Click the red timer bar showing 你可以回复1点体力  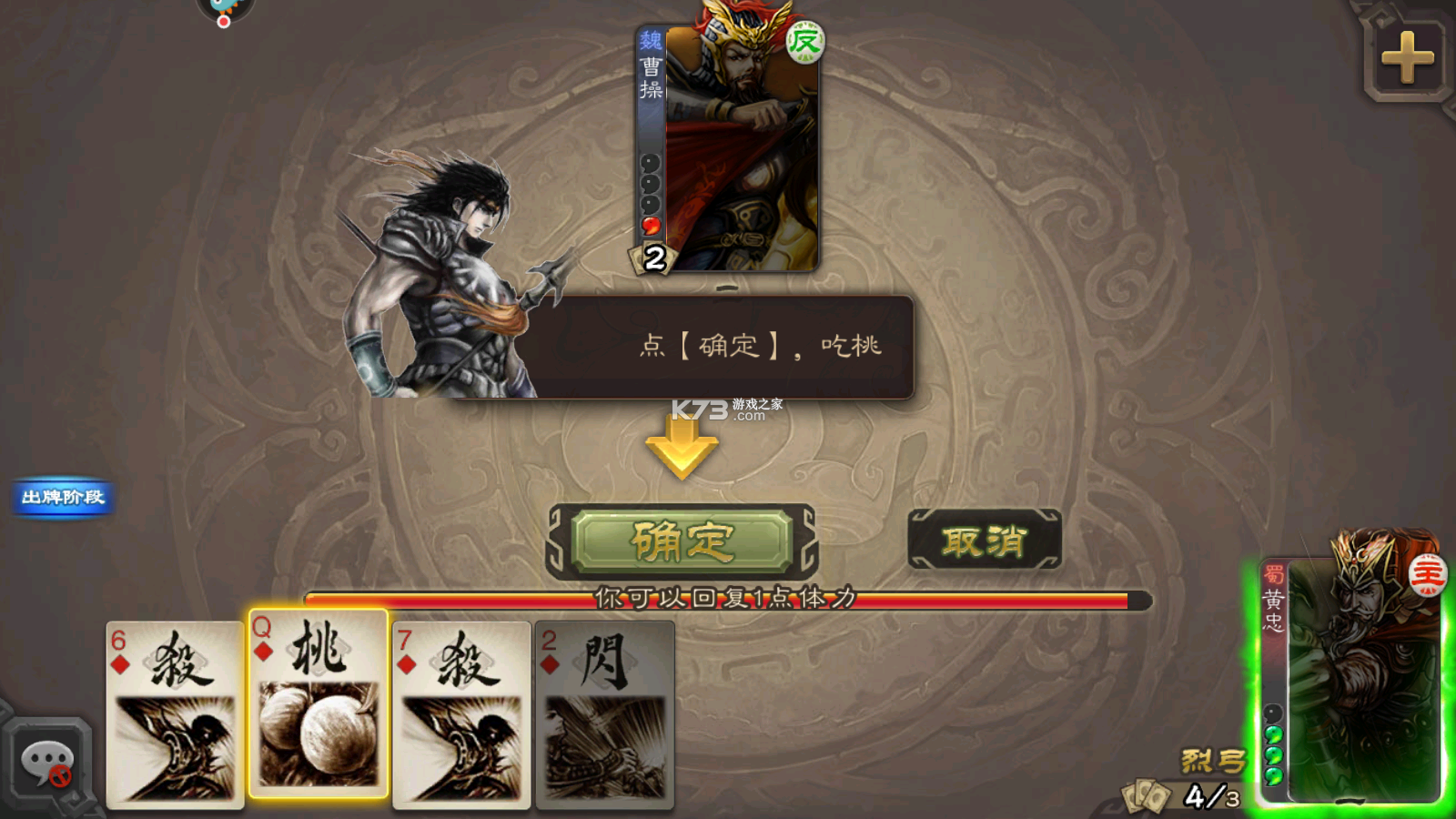point(719,599)
